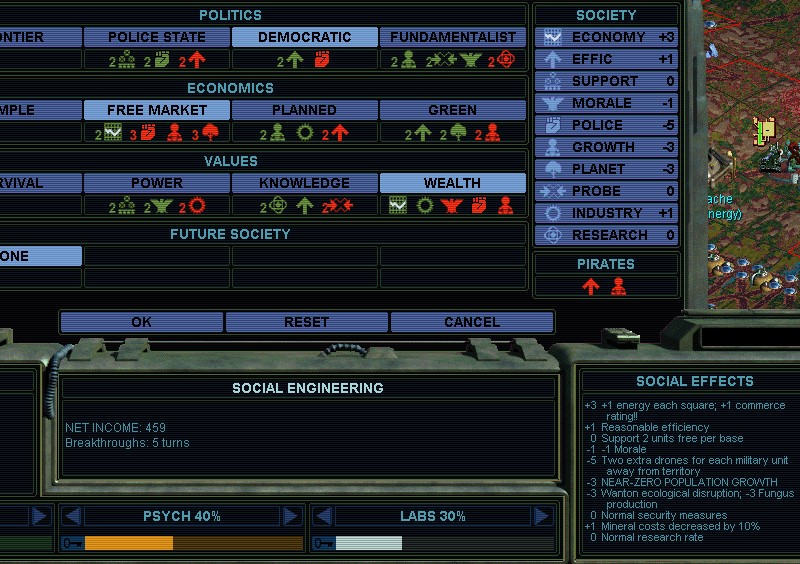Viewport: 800px width, 564px height.
Task: Increase Labs allocation with right arrow
Action: click(x=542, y=516)
